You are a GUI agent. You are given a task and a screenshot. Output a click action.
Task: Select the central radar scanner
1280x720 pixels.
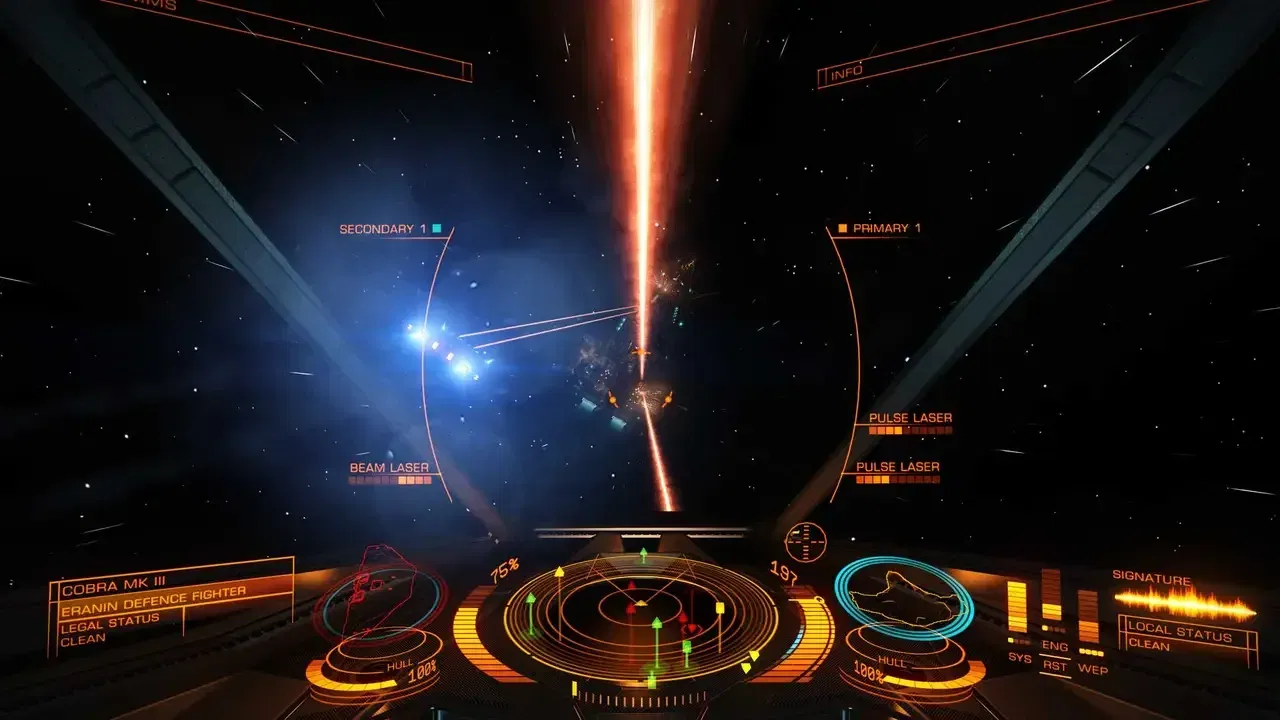[640, 609]
